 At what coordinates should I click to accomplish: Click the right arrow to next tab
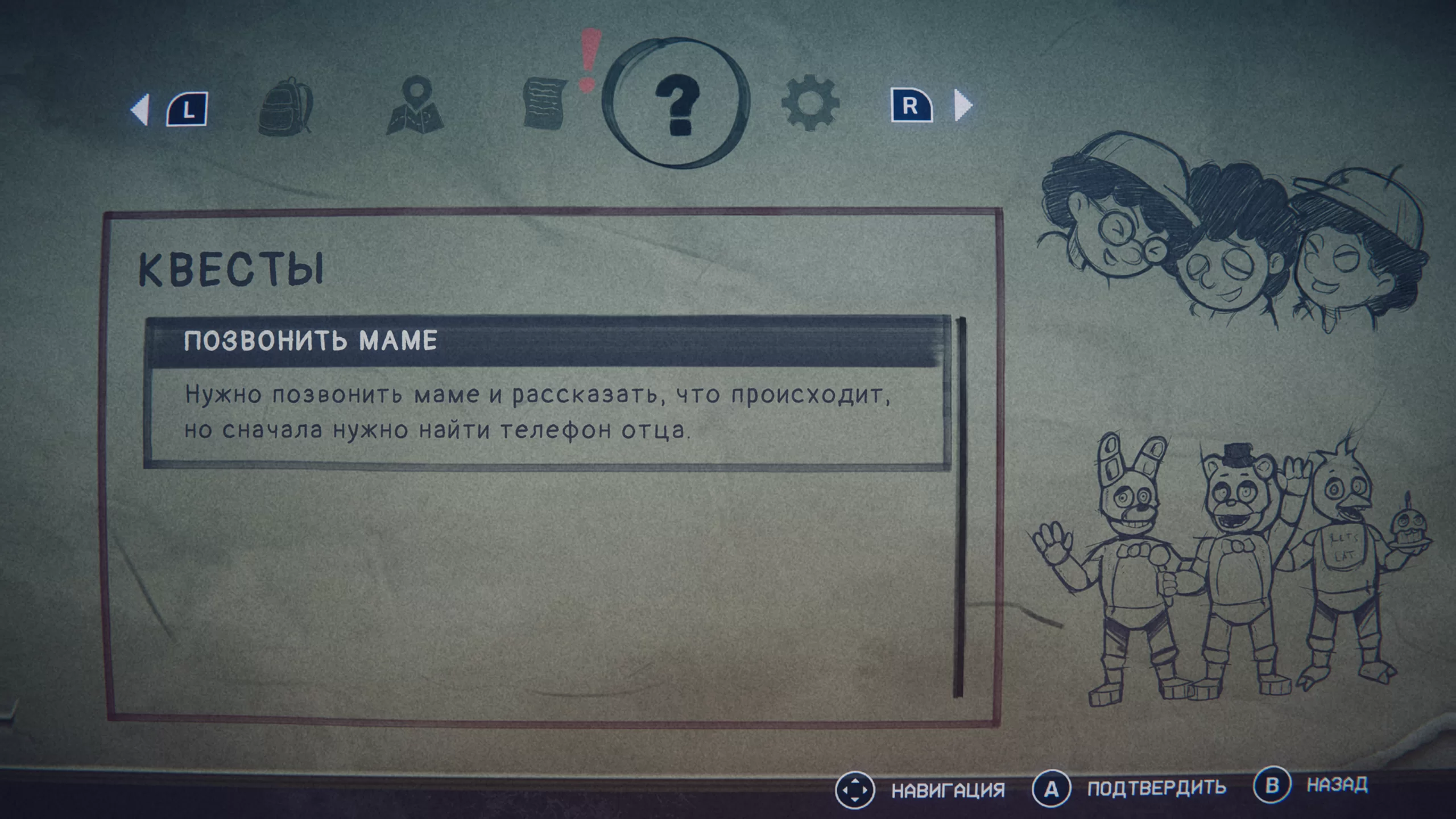[962, 105]
